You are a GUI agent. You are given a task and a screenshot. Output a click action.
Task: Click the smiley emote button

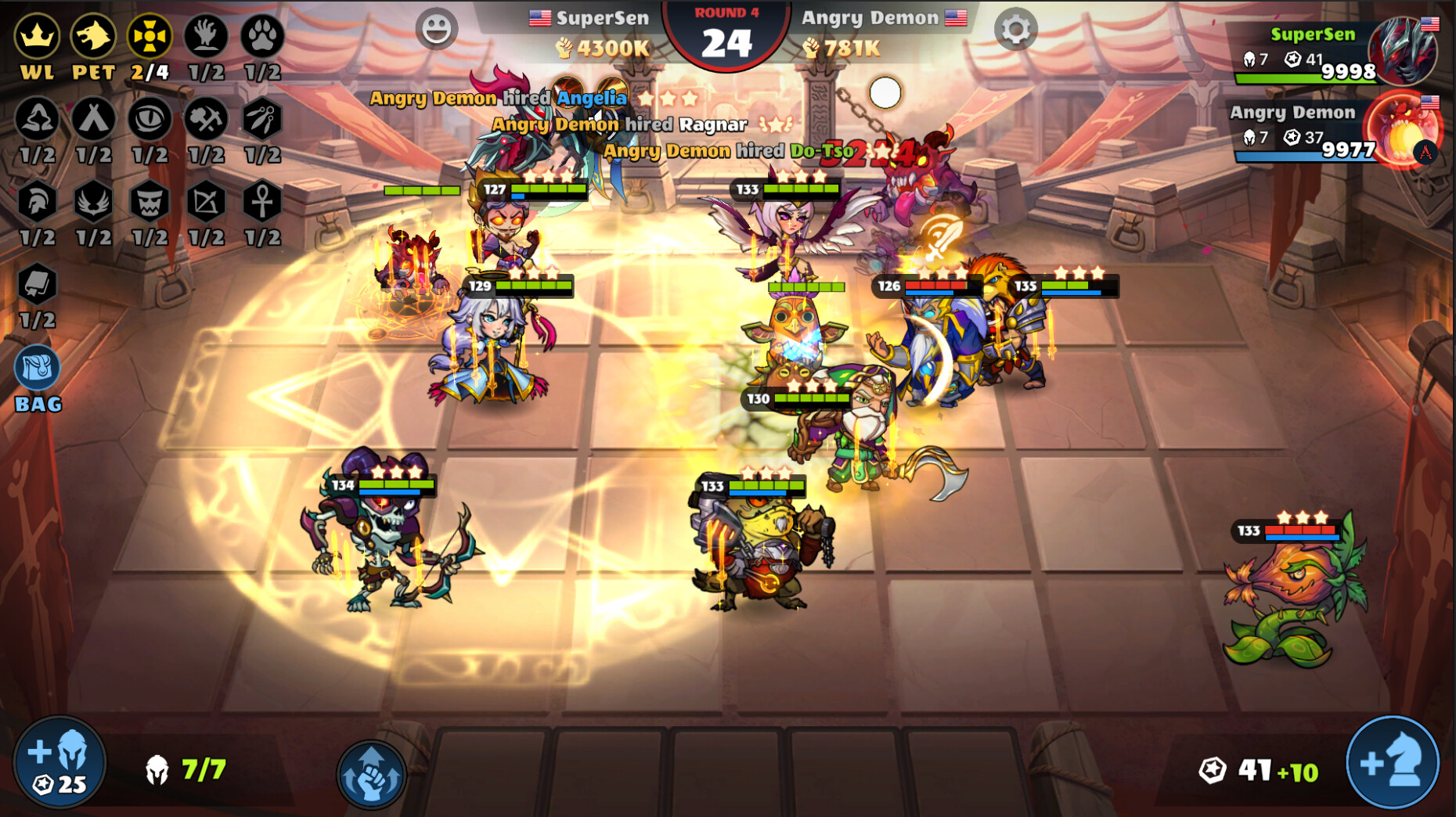[435, 26]
